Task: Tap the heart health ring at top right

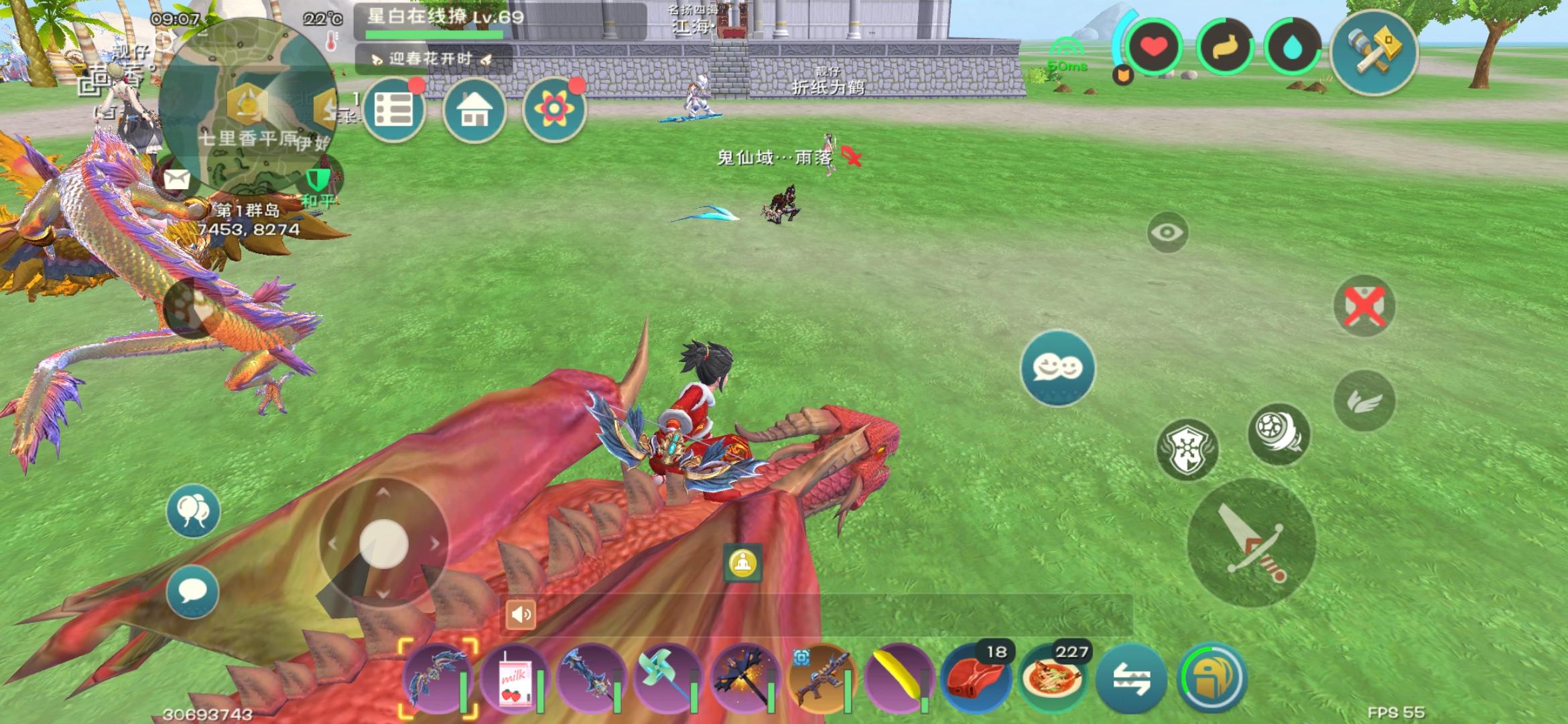Action: pos(1152,46)
